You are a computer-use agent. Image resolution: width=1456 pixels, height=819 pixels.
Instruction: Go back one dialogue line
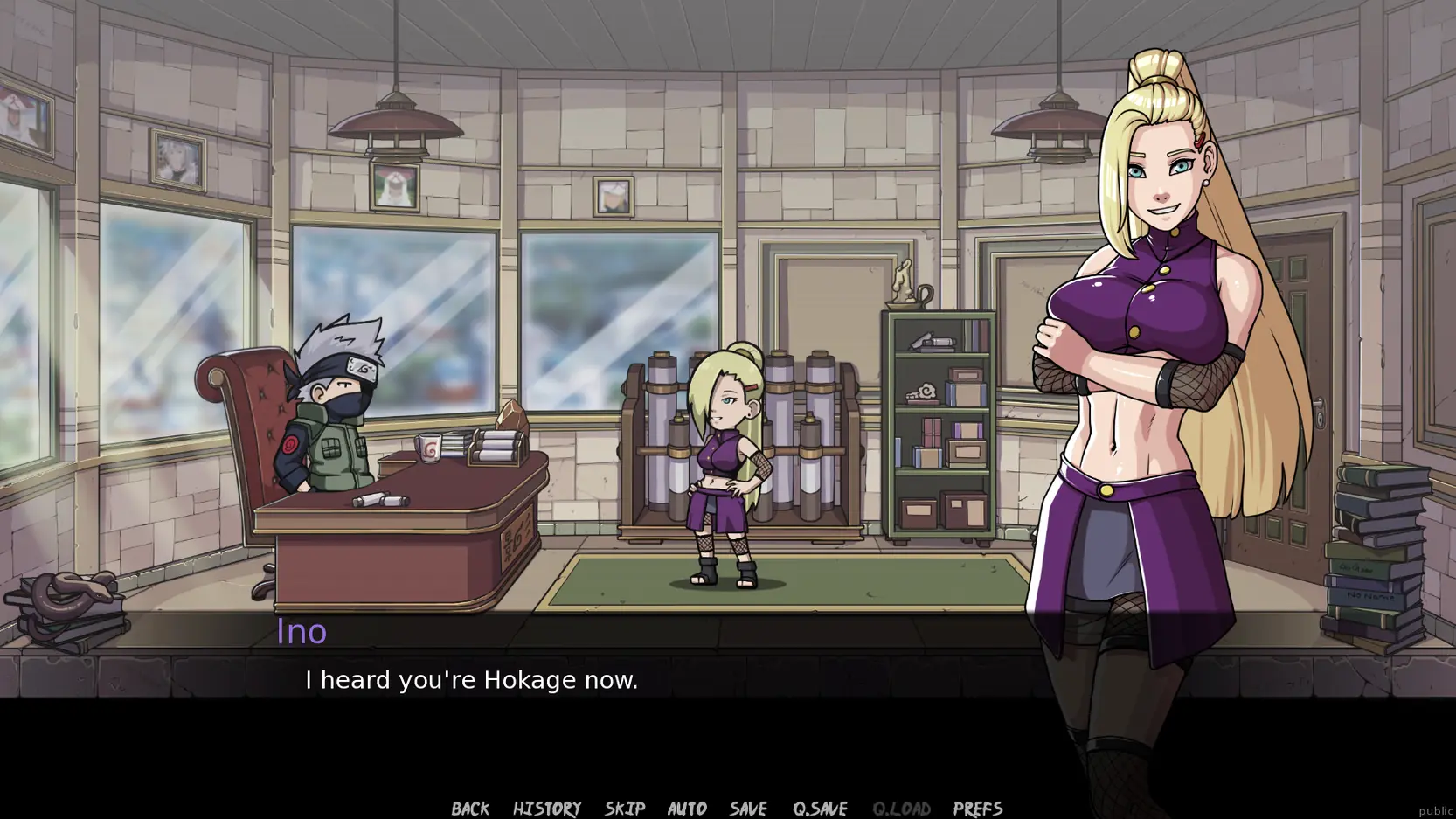pyautogui.click(x=469, y=808)
